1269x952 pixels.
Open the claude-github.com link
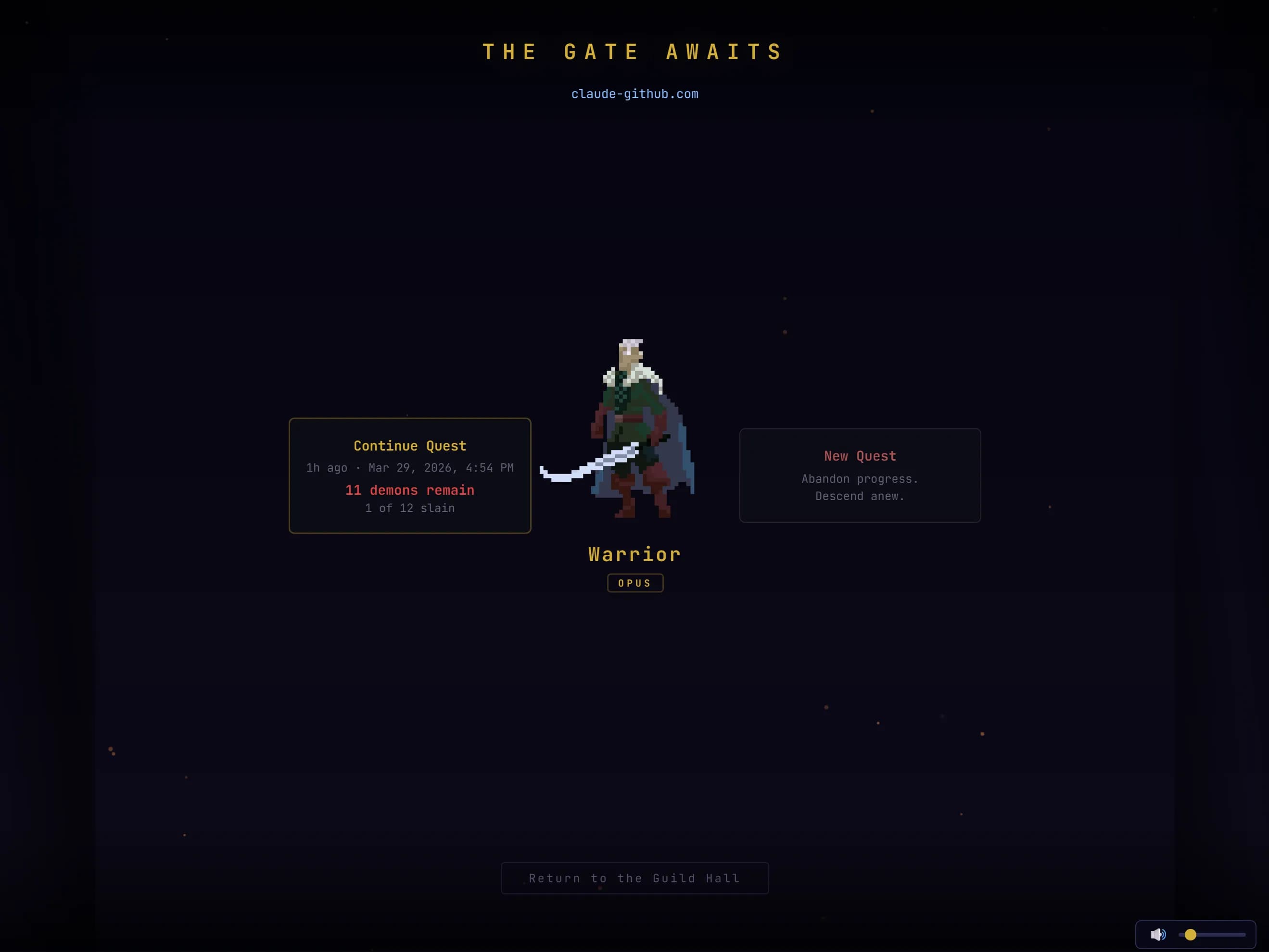[x=634, y=94]
